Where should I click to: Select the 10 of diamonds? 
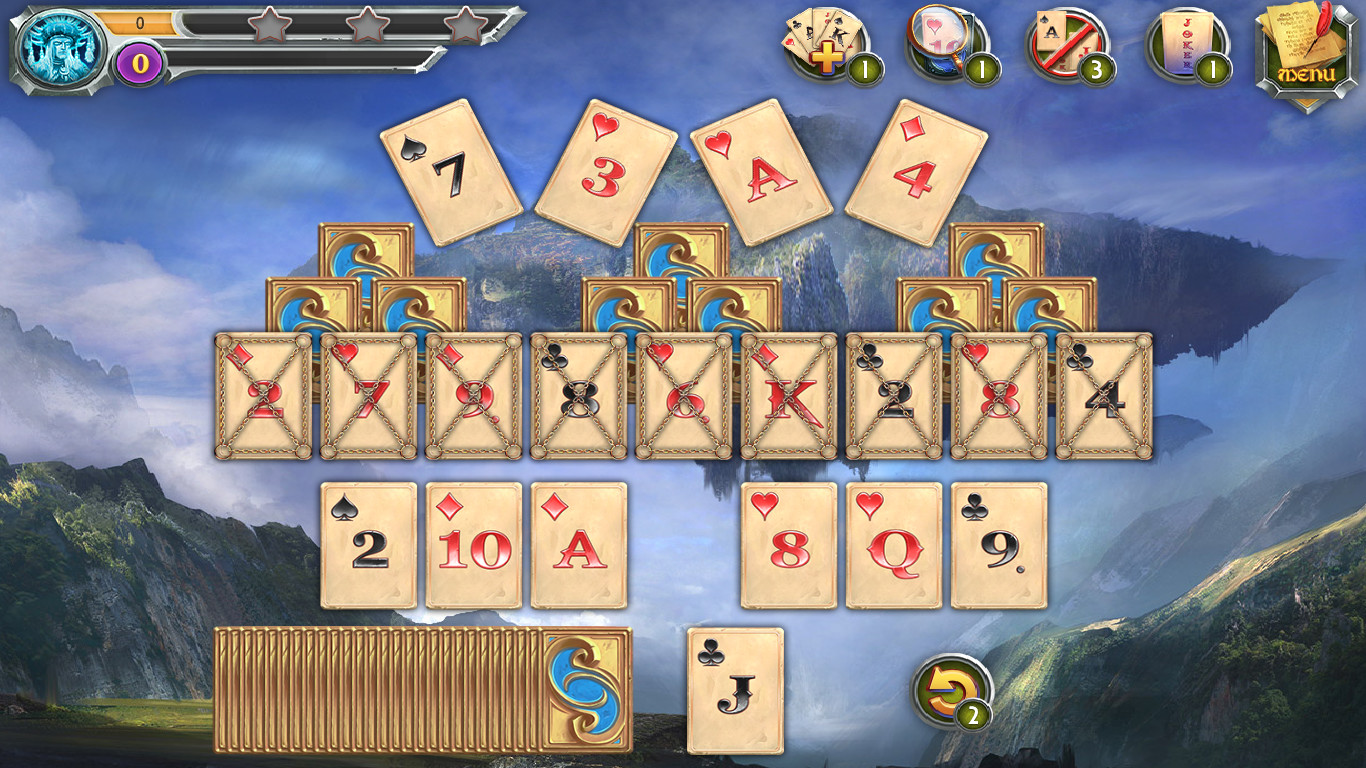[471, 545]
